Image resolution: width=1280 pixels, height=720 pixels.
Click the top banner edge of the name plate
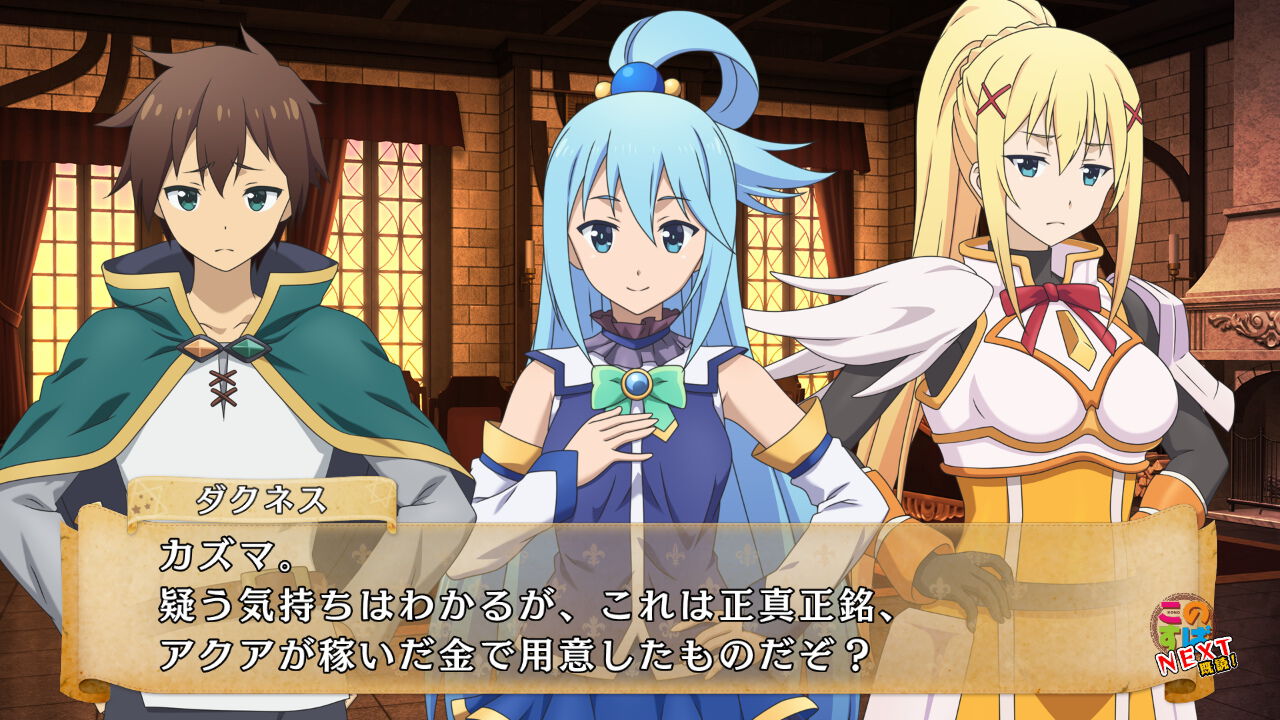tap(262, 482)
